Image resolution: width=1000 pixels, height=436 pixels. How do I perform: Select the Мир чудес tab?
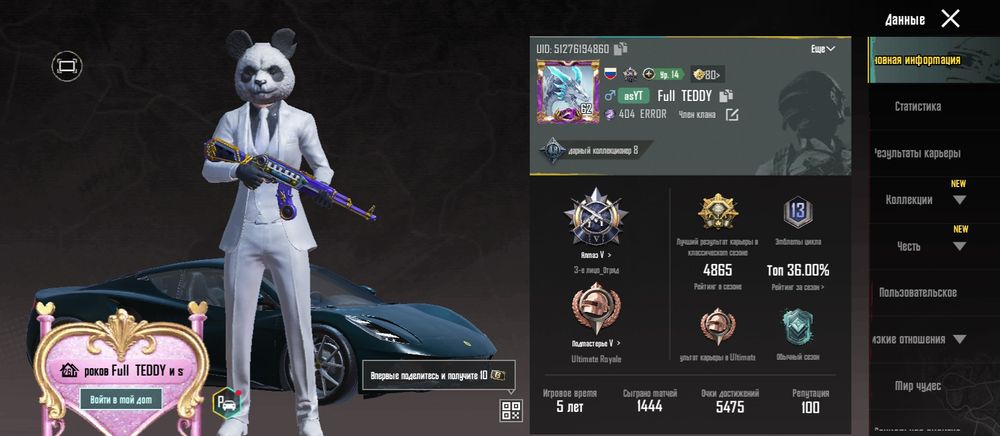point(917,385)
